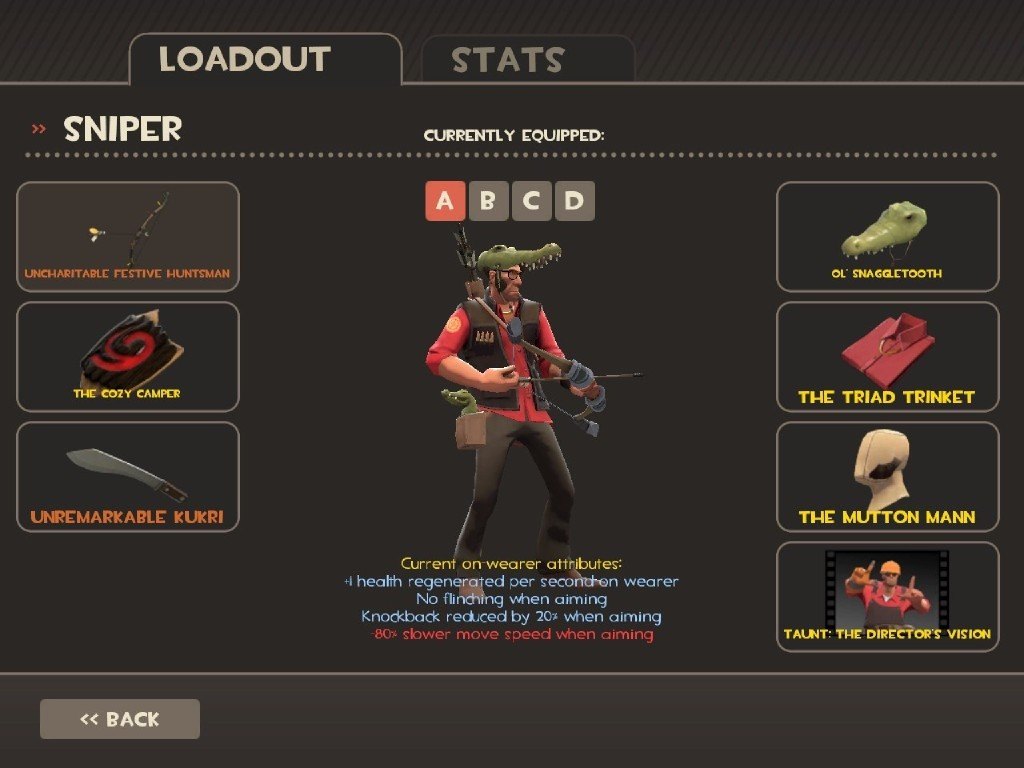Click the Cozy Camper secondary slot

128,357
